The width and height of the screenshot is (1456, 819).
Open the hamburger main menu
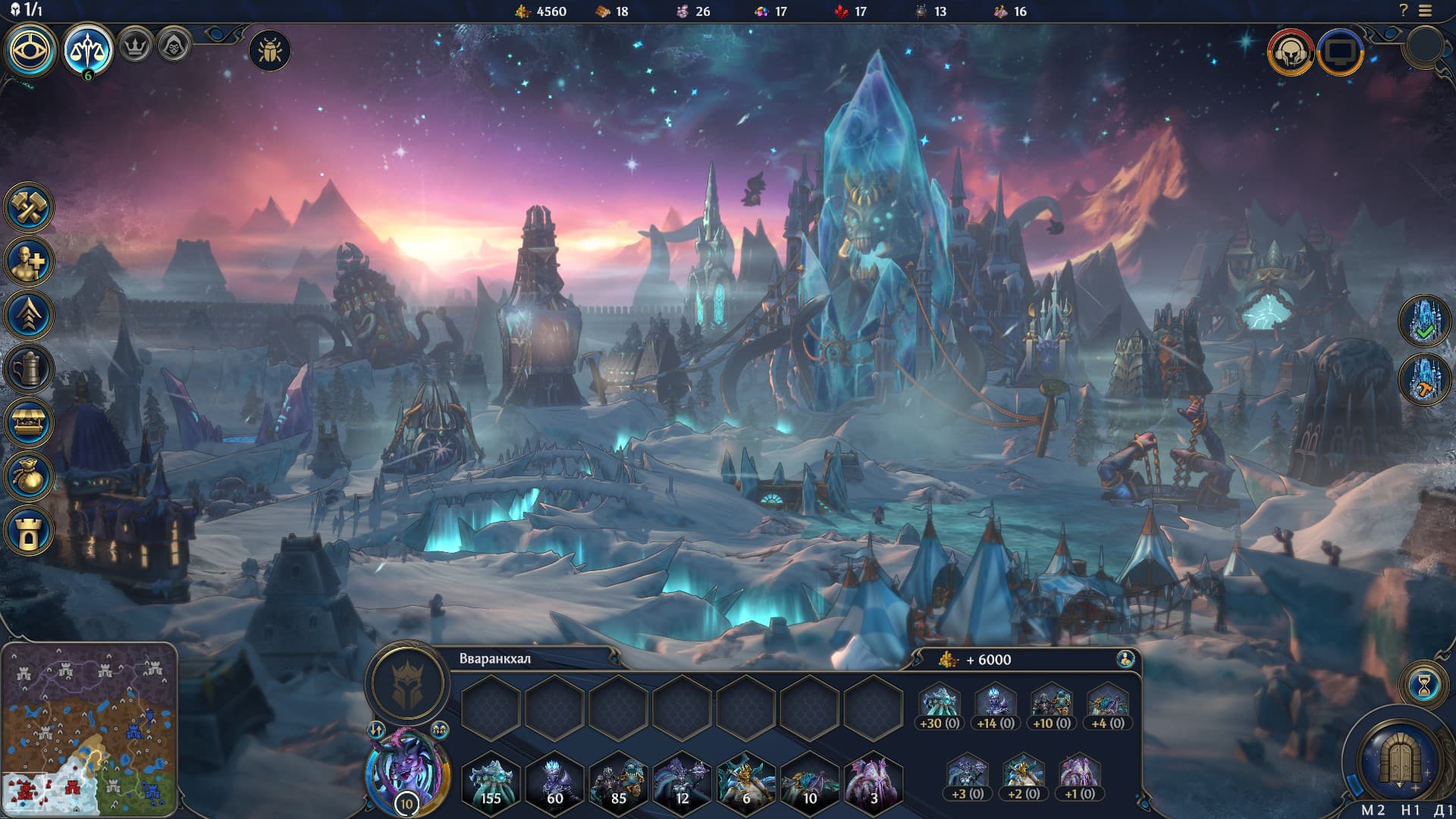point(1426,11)
